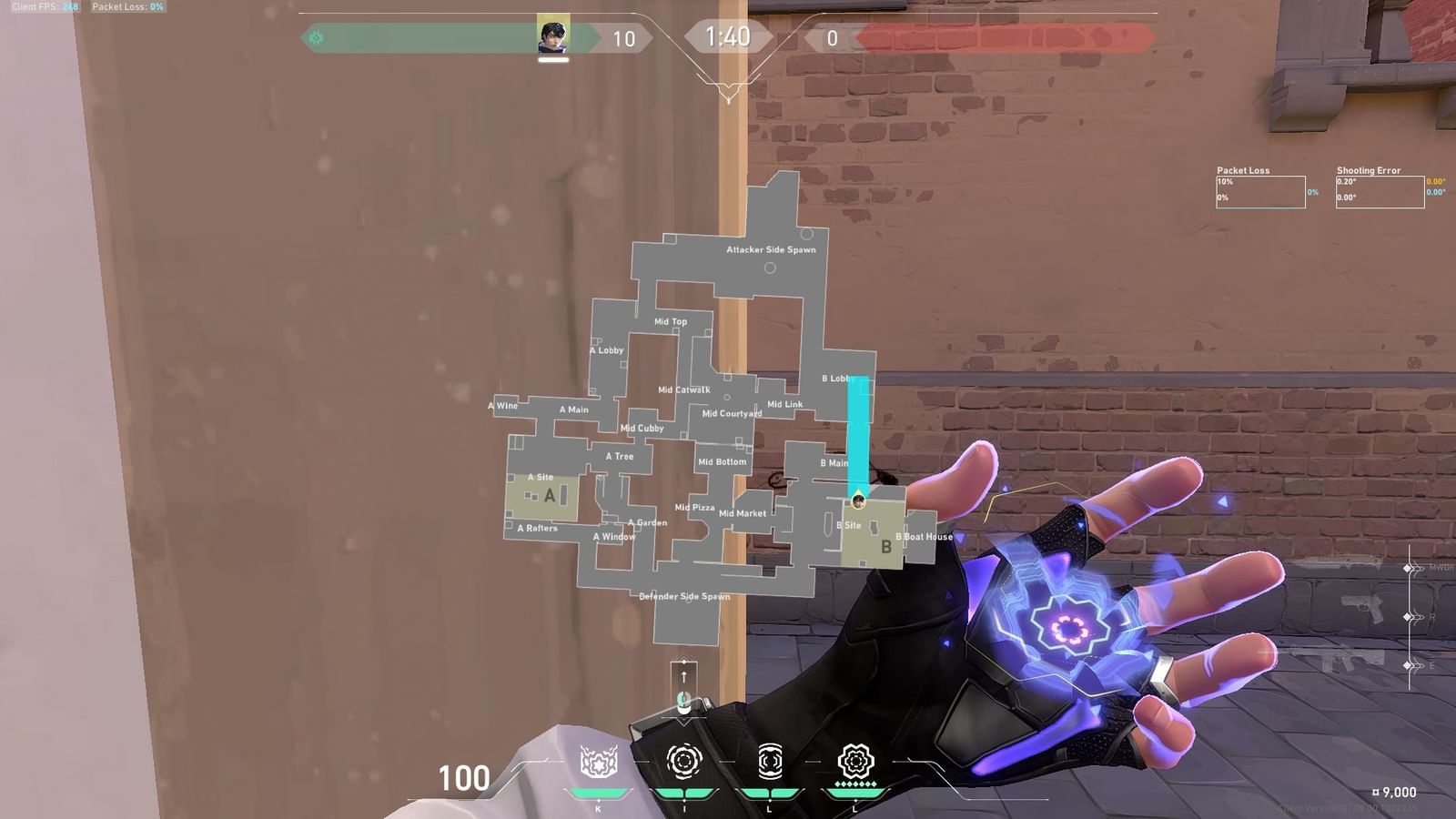
Task: Click the Shooting Error readout
Action: click(x=1381, y=189)
